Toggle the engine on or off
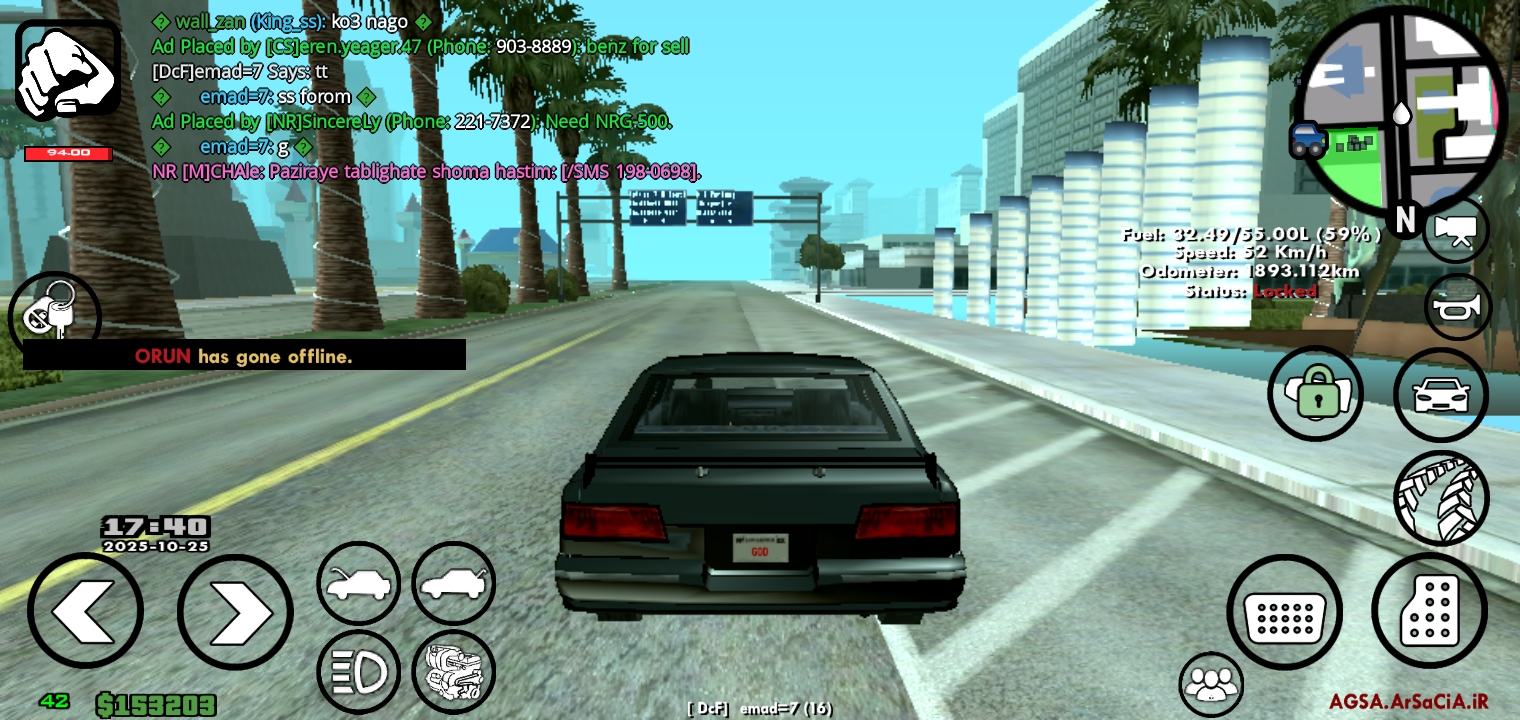This screenshot has height=720, width=1520. [x=453, y=672]
